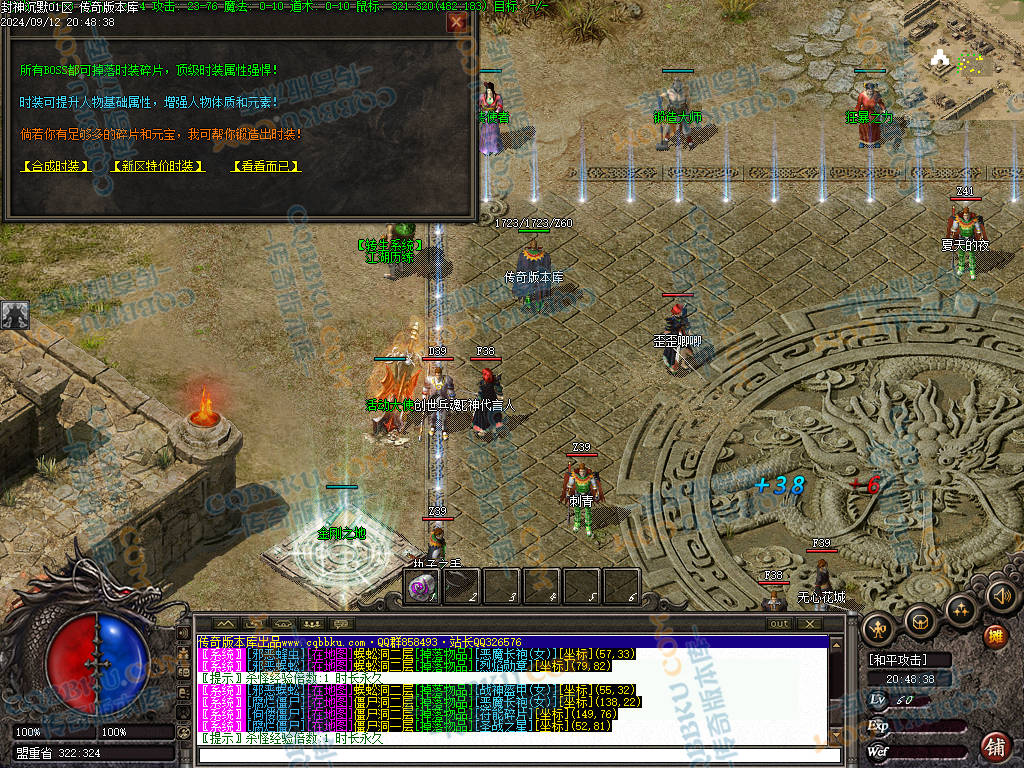Screen dimensions: 1024x768
Task: Use the purple item in hotbar slot 1
Action: point(422,587)
